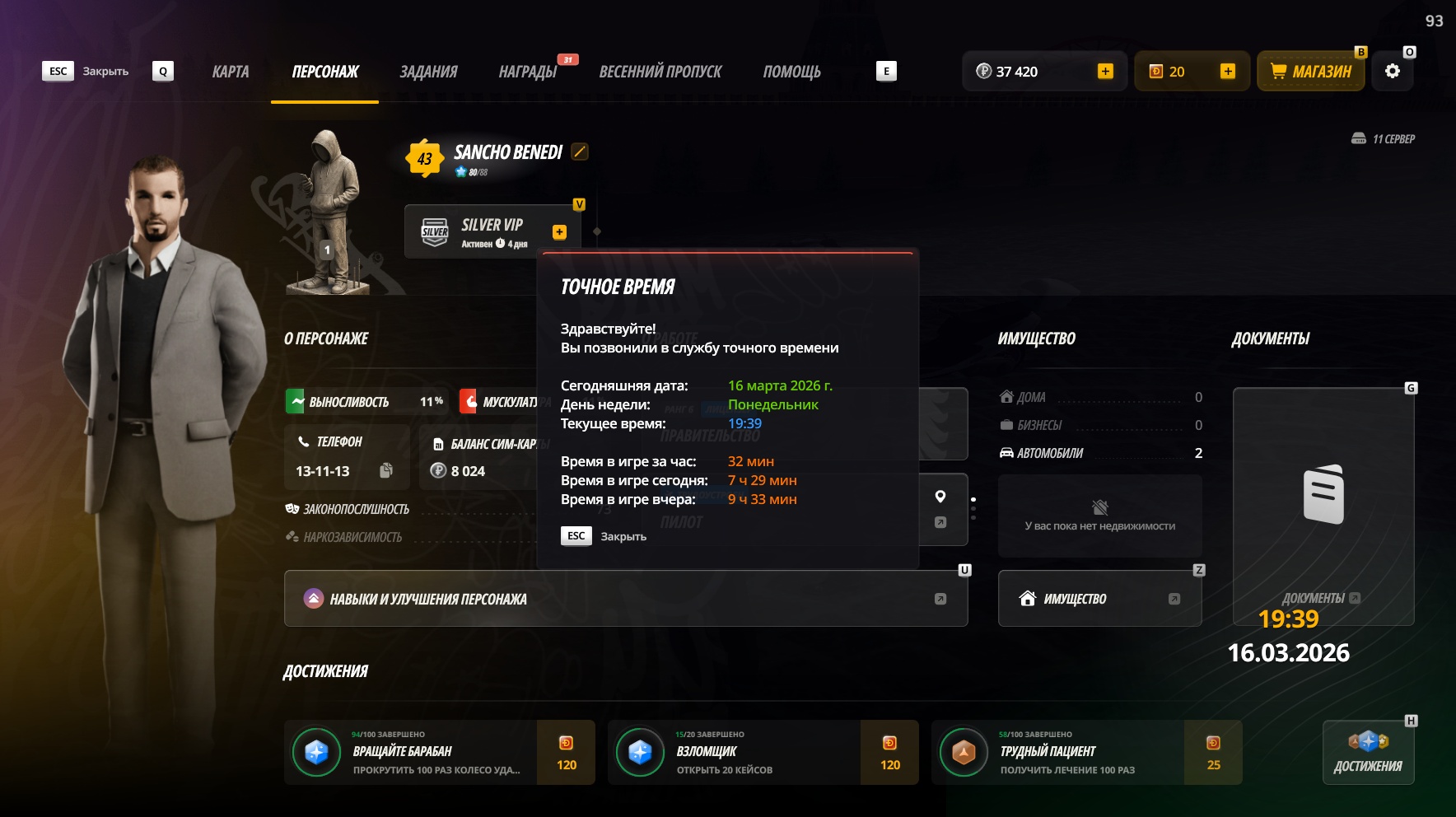Open the ДОСТИЖЕНИЯ button with medal icons
Screen dimensions: 1456x817
click(x=1368, y=752)
